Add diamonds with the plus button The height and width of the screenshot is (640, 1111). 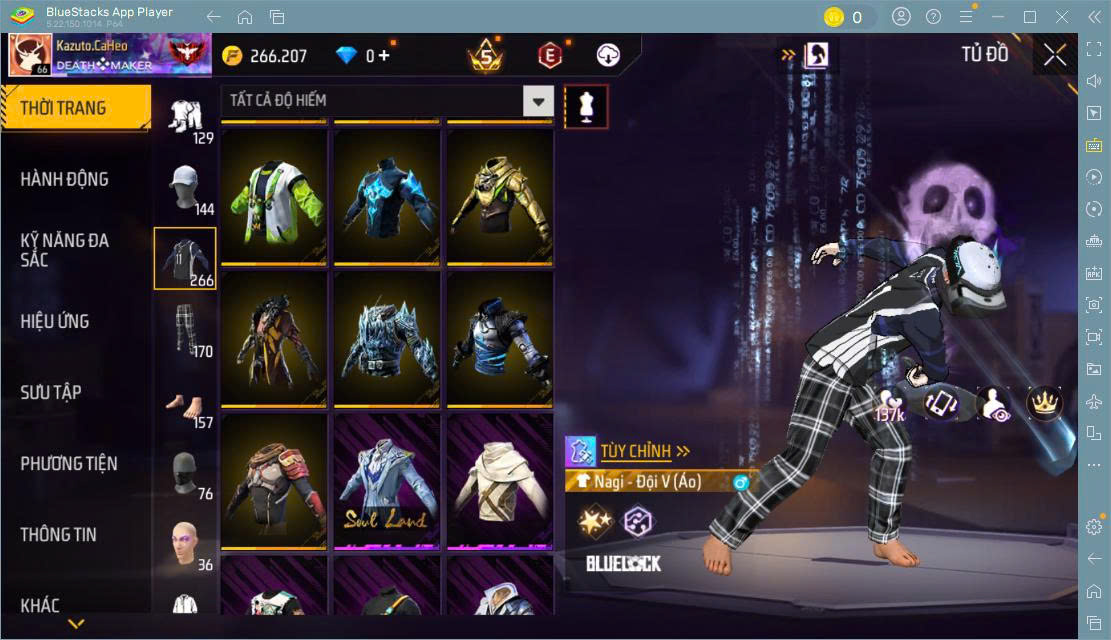[384, 56]
